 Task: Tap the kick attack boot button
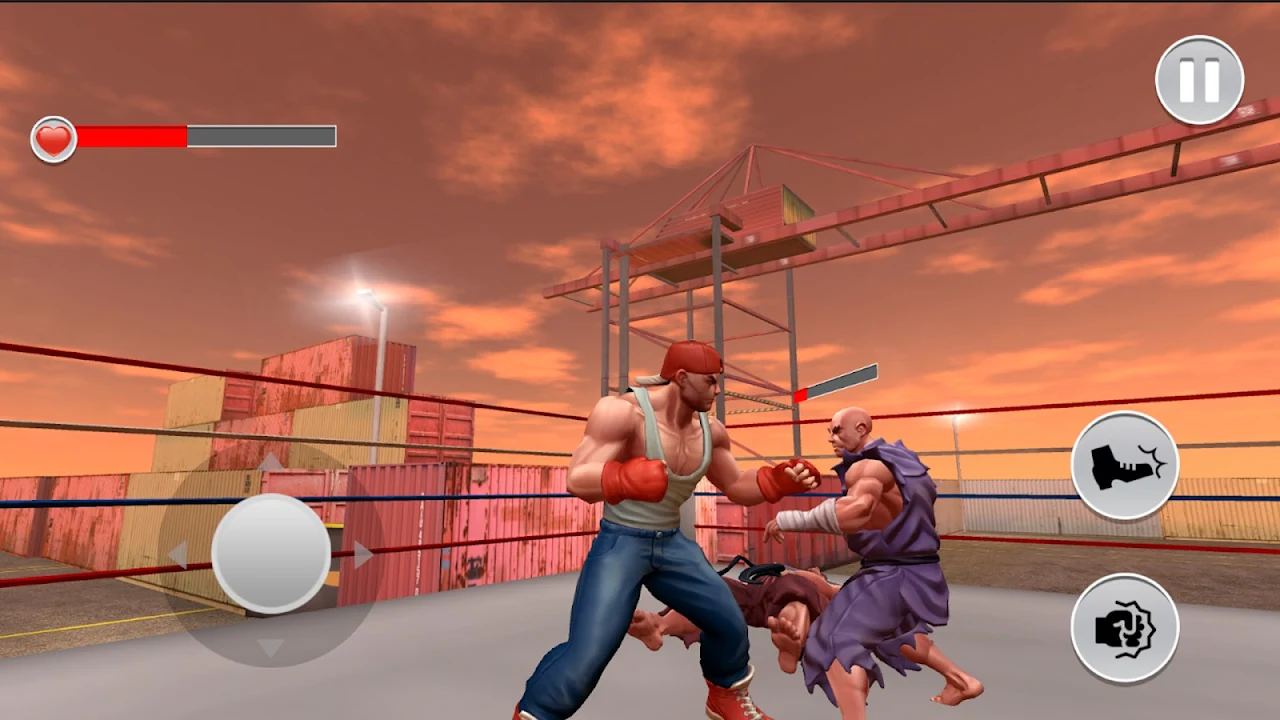coord(1125,465)
